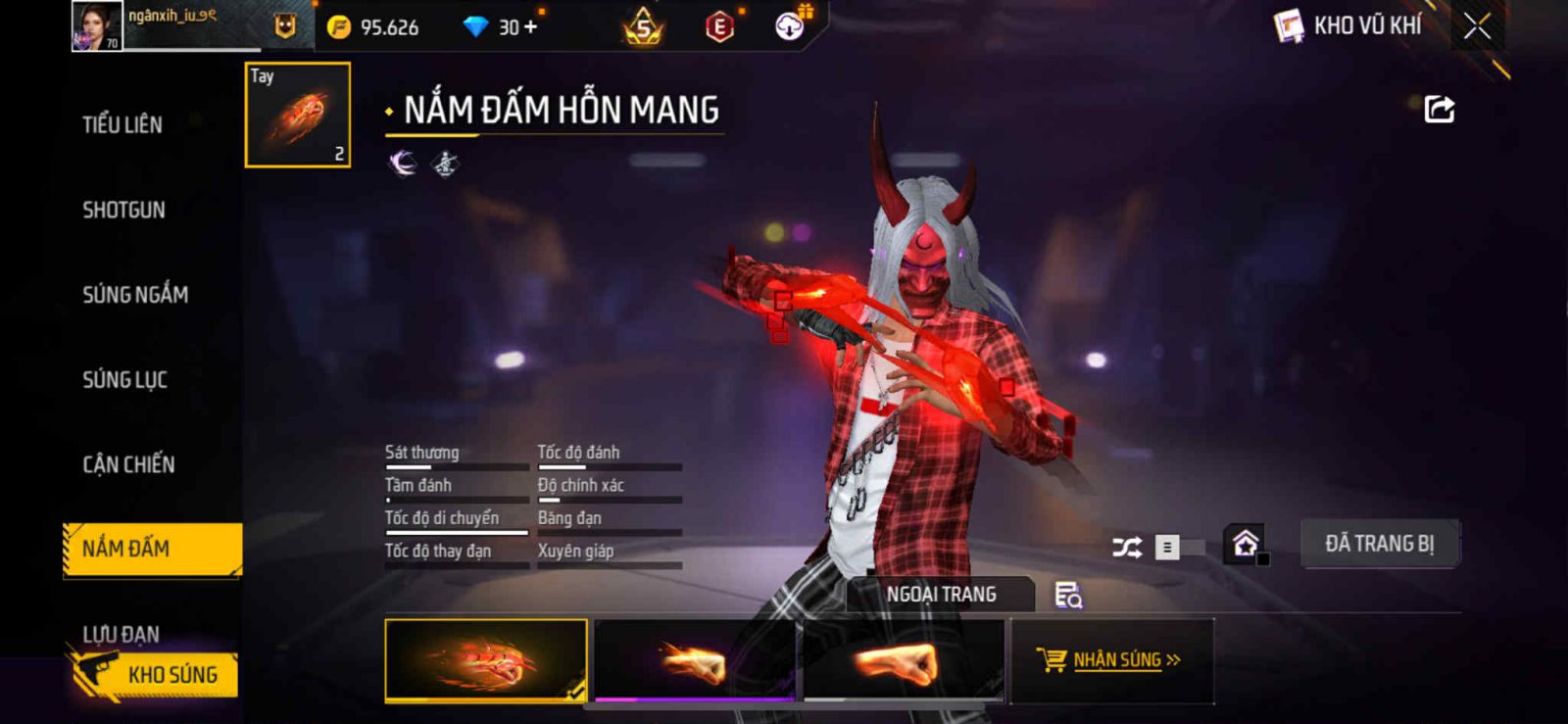Image resolution: width=1568 pixels, height=724 pixels.
Task: Select the Shotgun category
Action: 123,210
